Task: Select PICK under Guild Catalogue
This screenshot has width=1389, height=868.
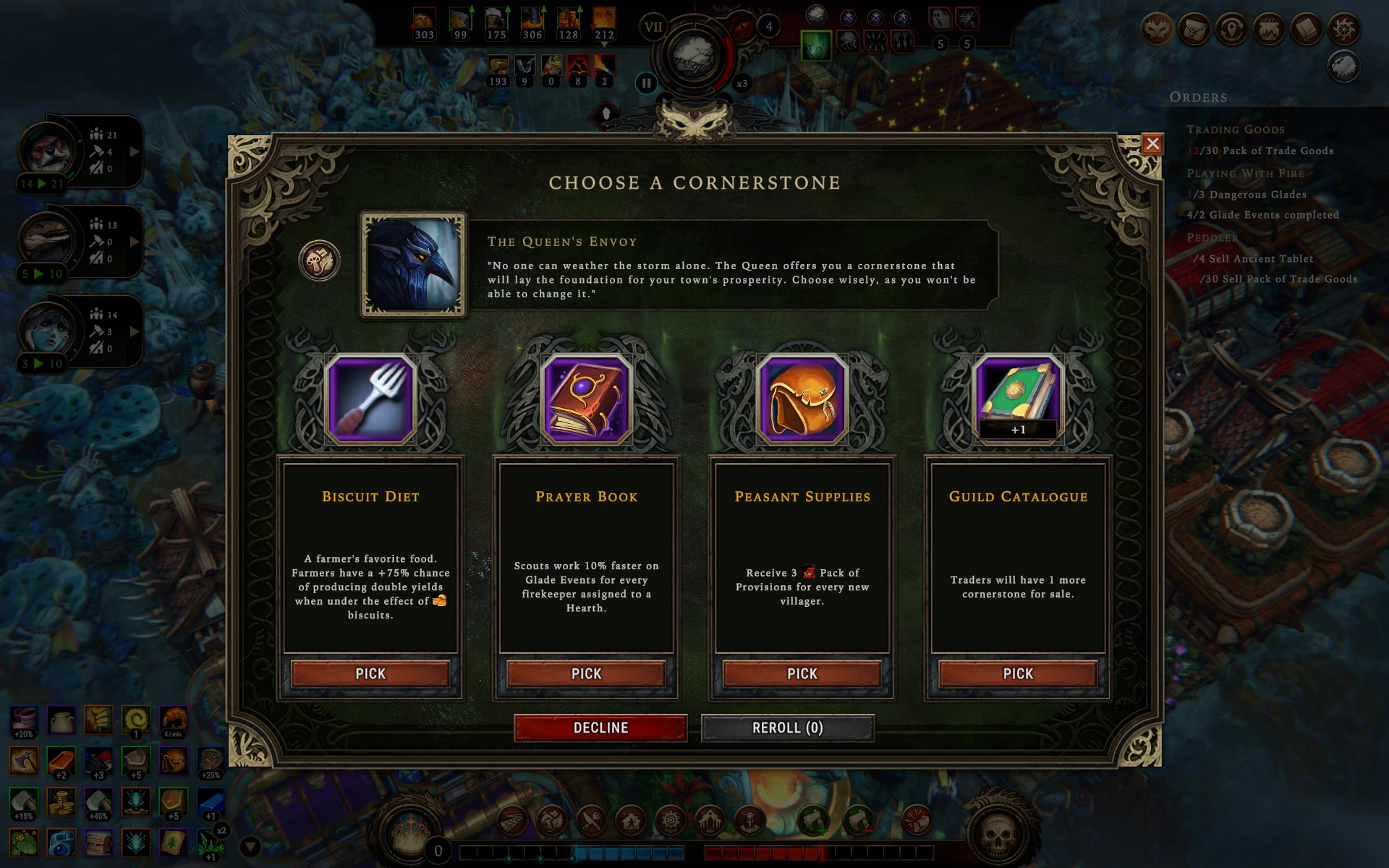Action: tap(1017, 673)
